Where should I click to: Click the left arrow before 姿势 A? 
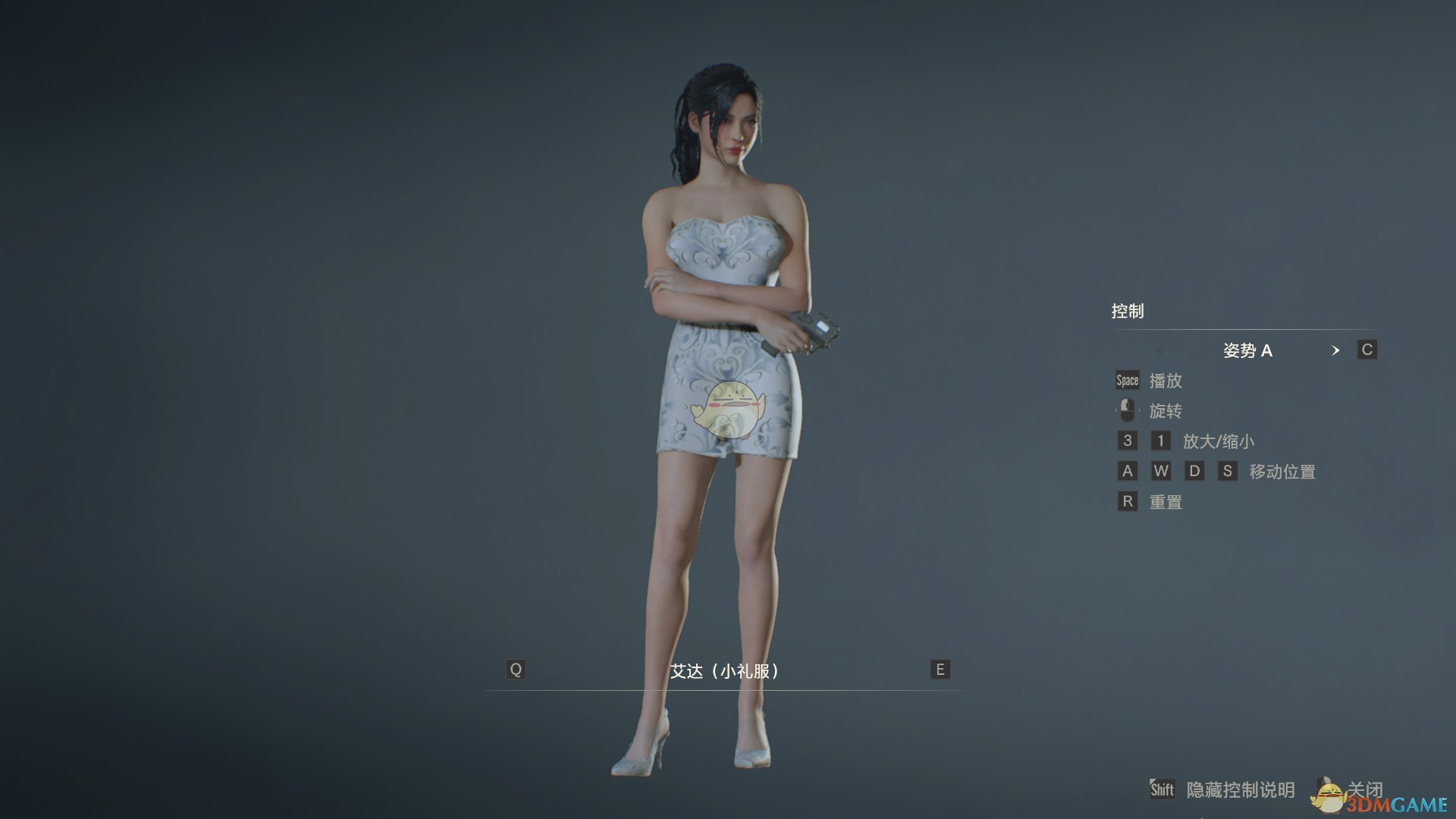click(1160, 350)
